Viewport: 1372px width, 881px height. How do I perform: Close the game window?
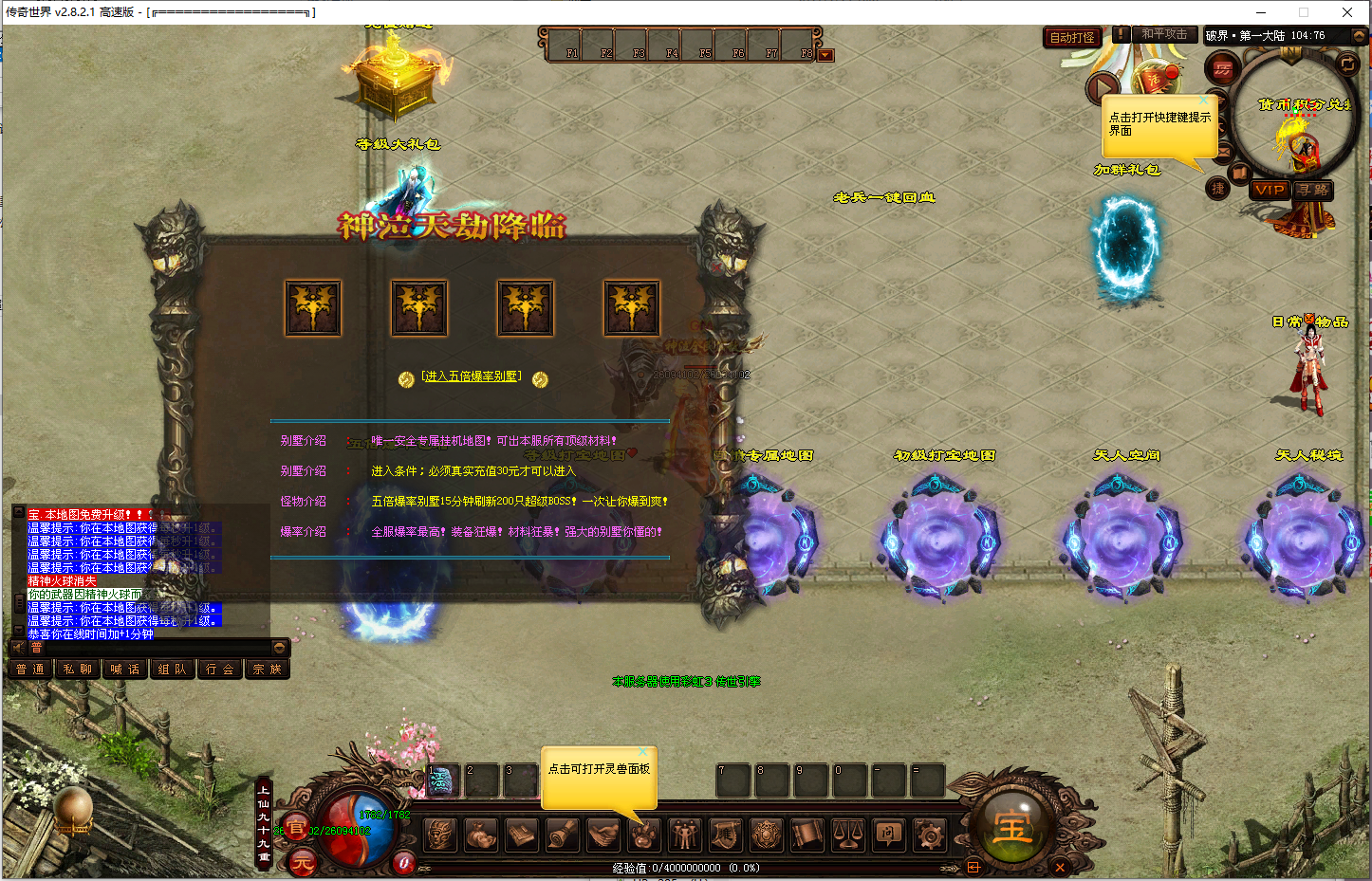1346,12
